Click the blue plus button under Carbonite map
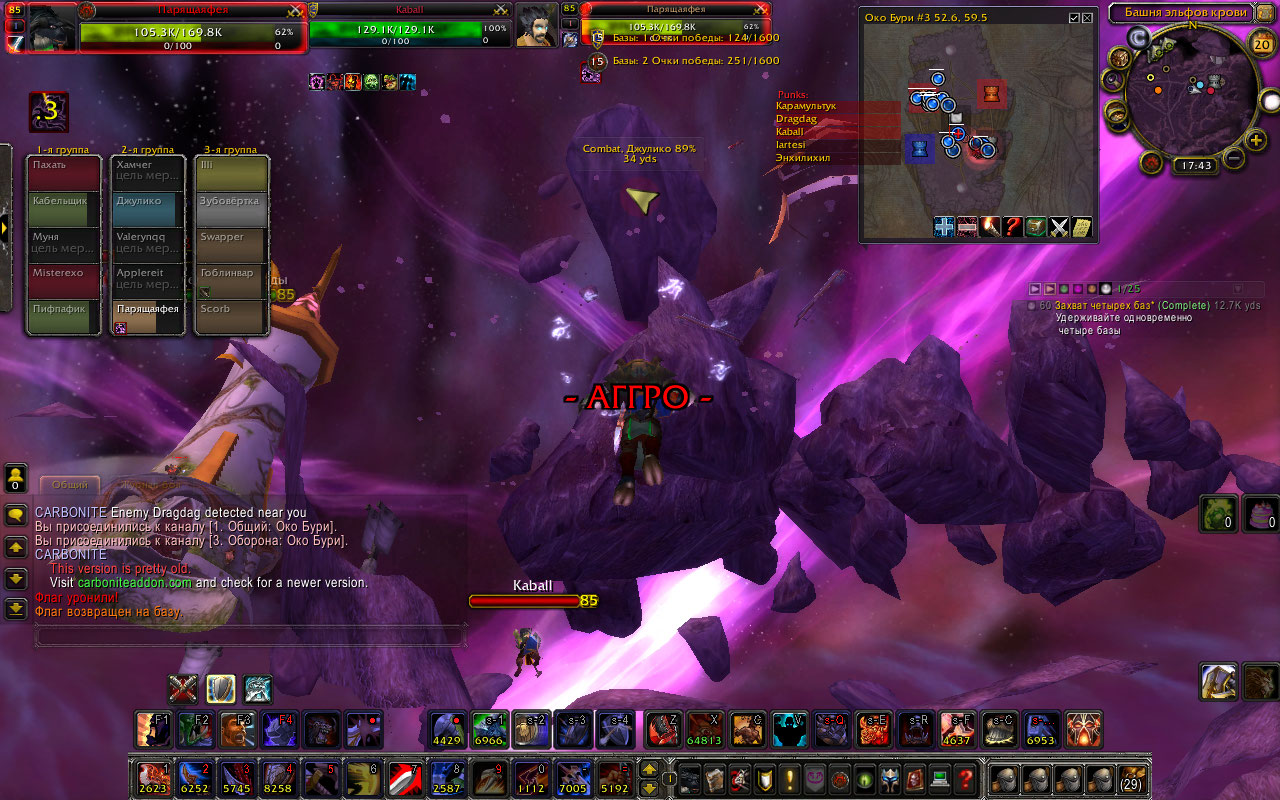 point(944,227)
